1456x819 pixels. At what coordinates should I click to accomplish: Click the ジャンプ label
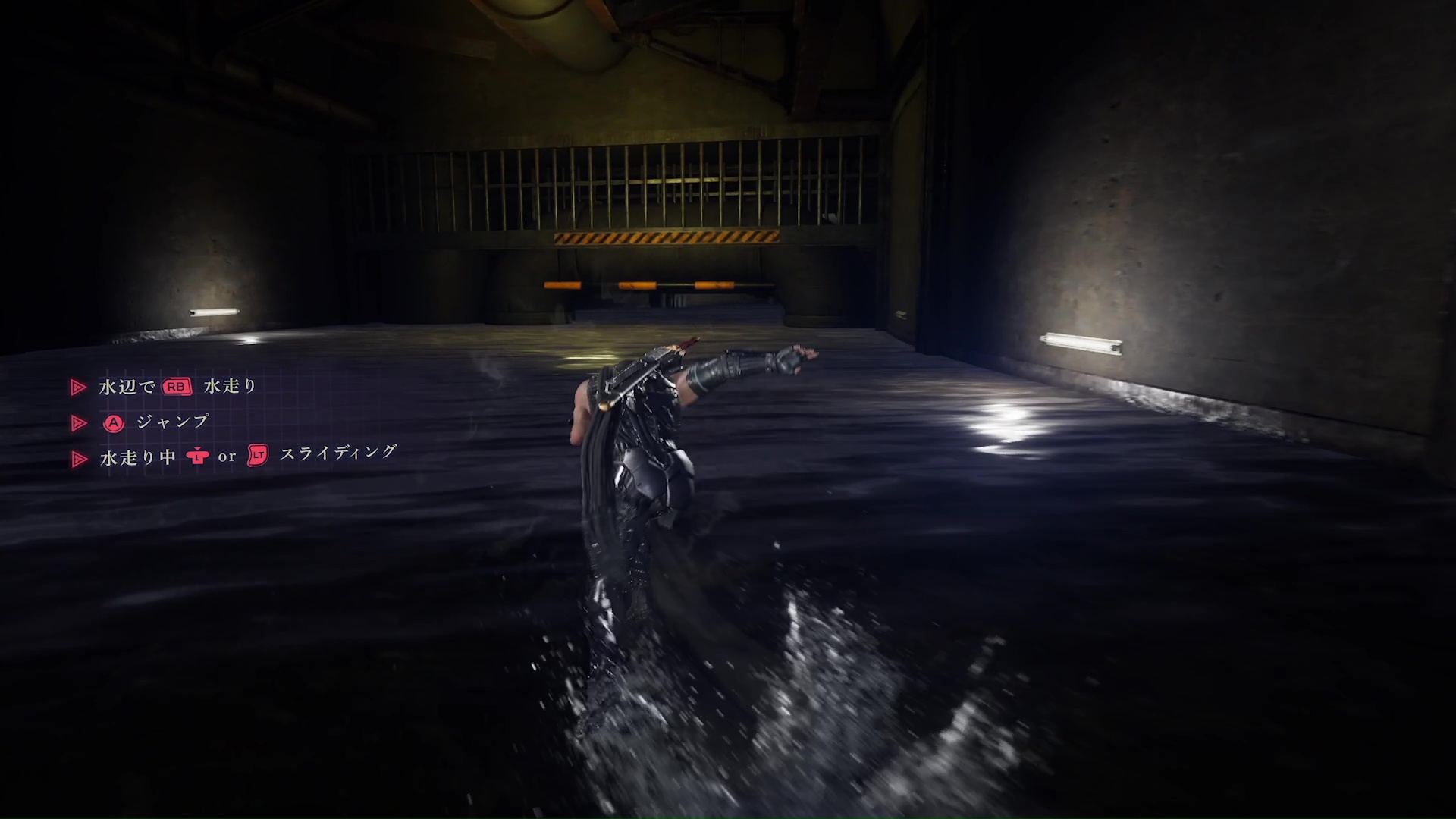(171, 422)
